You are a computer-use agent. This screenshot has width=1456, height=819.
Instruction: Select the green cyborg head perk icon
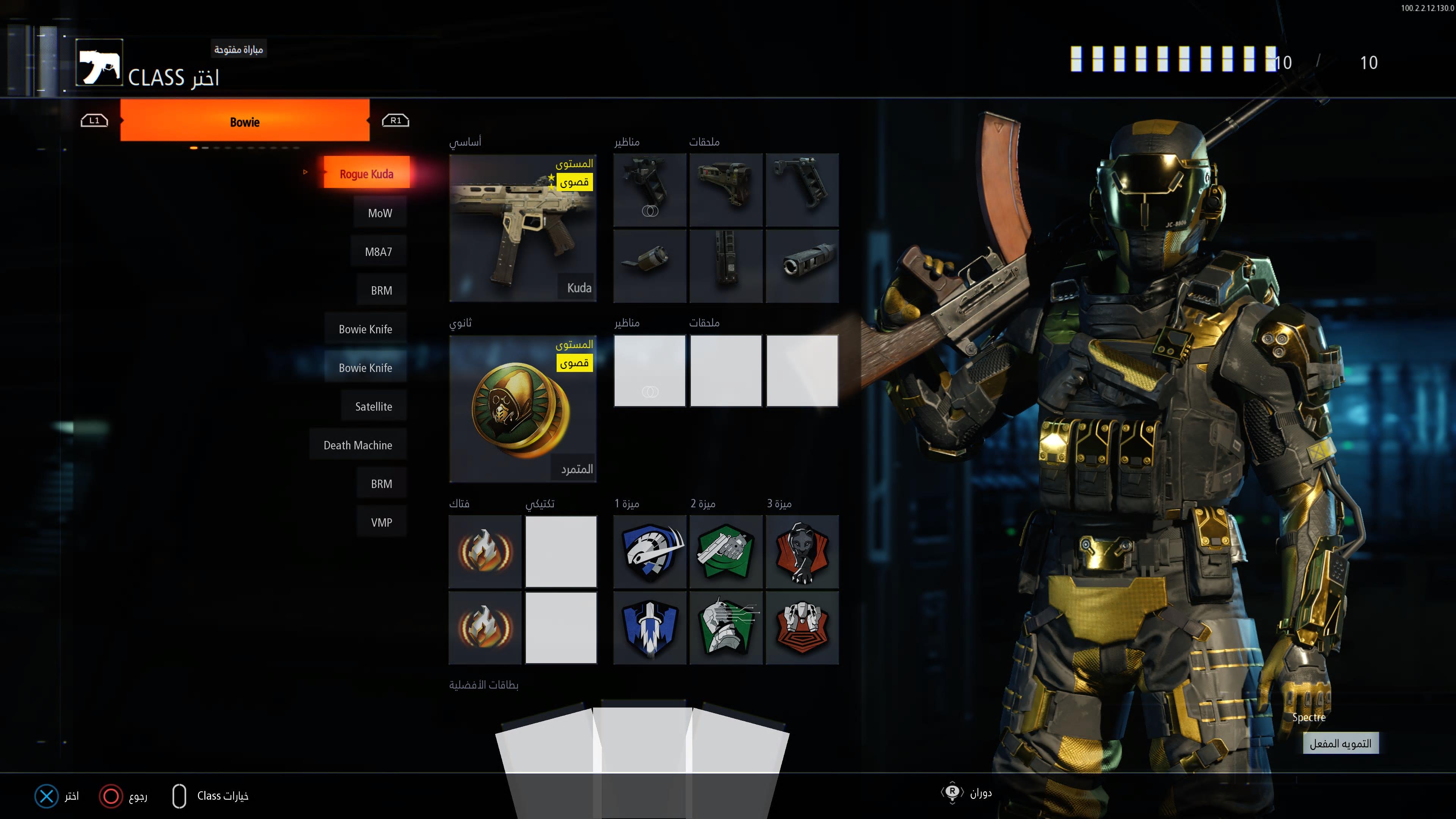pyautogui.click(x=726, y=628)
